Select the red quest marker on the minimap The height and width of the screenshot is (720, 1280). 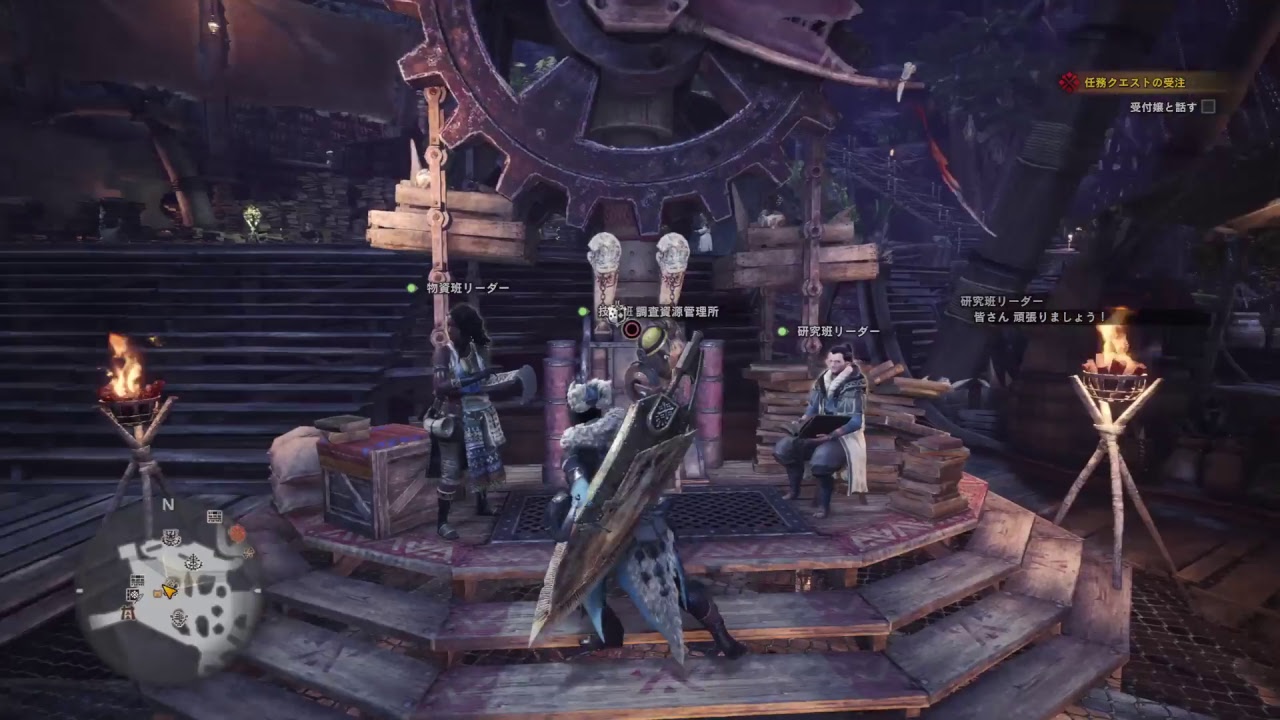click(x=237, y=534)
